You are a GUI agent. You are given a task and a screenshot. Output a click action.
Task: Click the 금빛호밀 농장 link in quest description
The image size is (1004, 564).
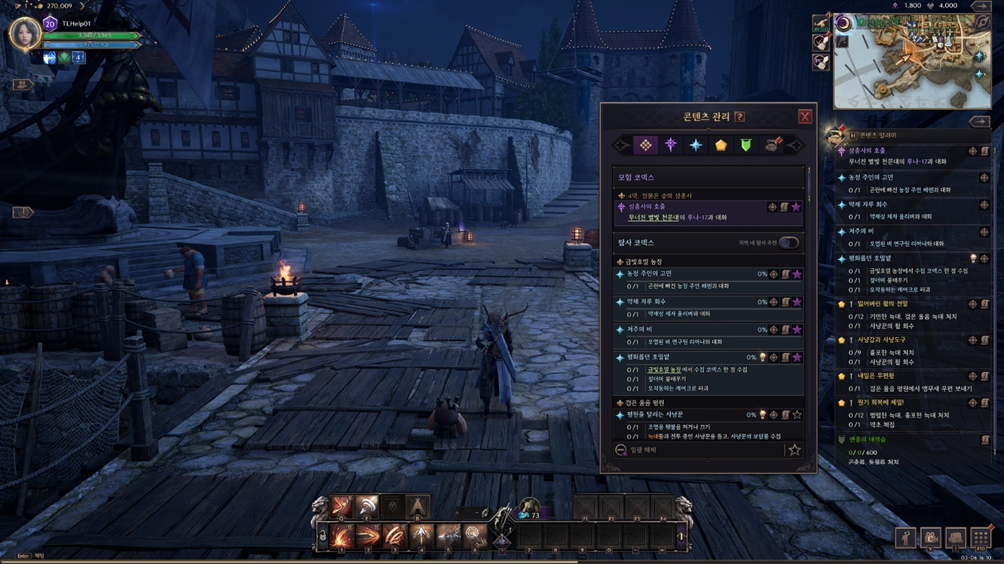tap(664, 370)
